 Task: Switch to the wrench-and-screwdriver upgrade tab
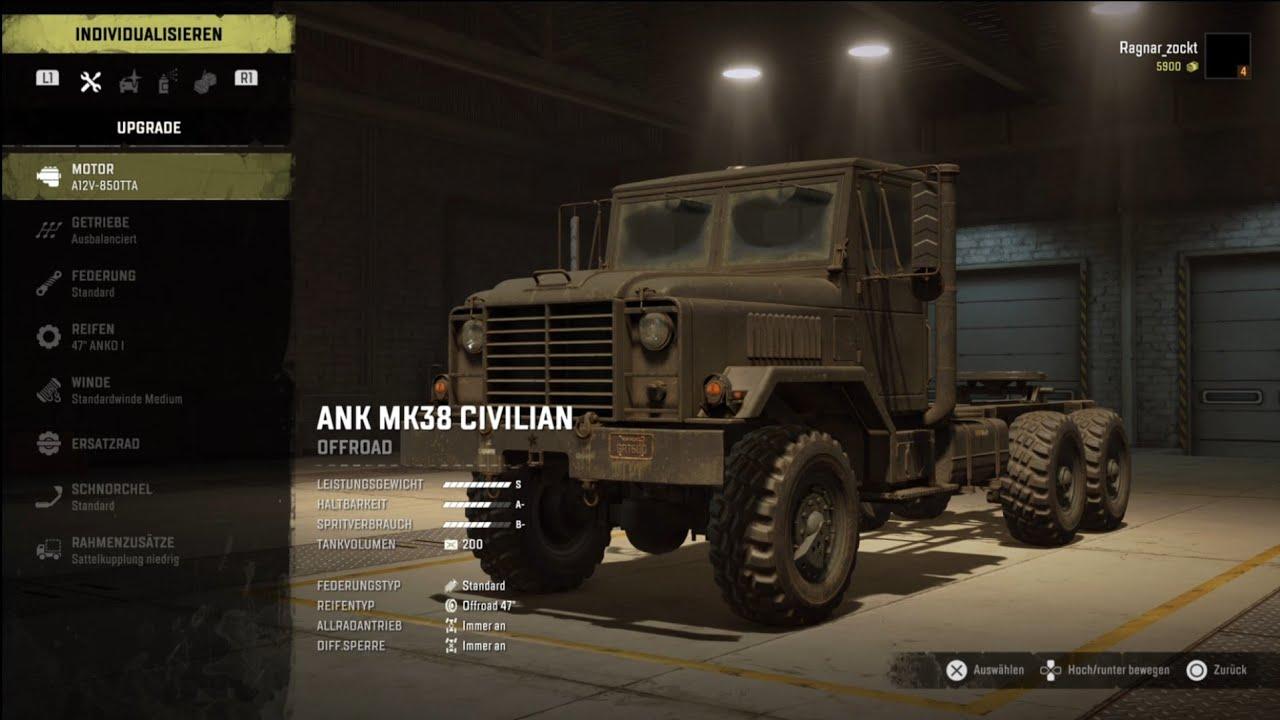click(x=90, y=81)
